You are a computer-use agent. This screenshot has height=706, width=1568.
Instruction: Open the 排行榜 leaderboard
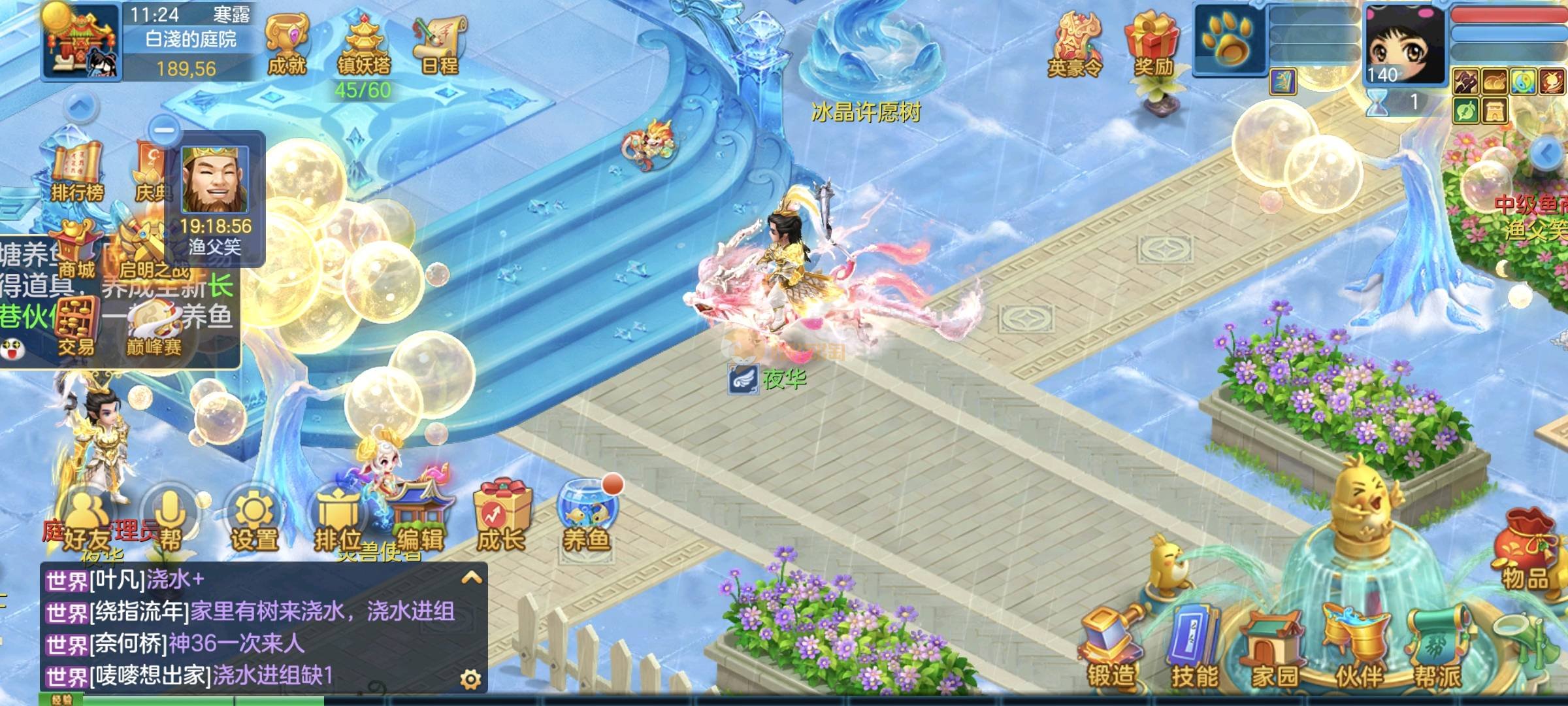(77, 171)
